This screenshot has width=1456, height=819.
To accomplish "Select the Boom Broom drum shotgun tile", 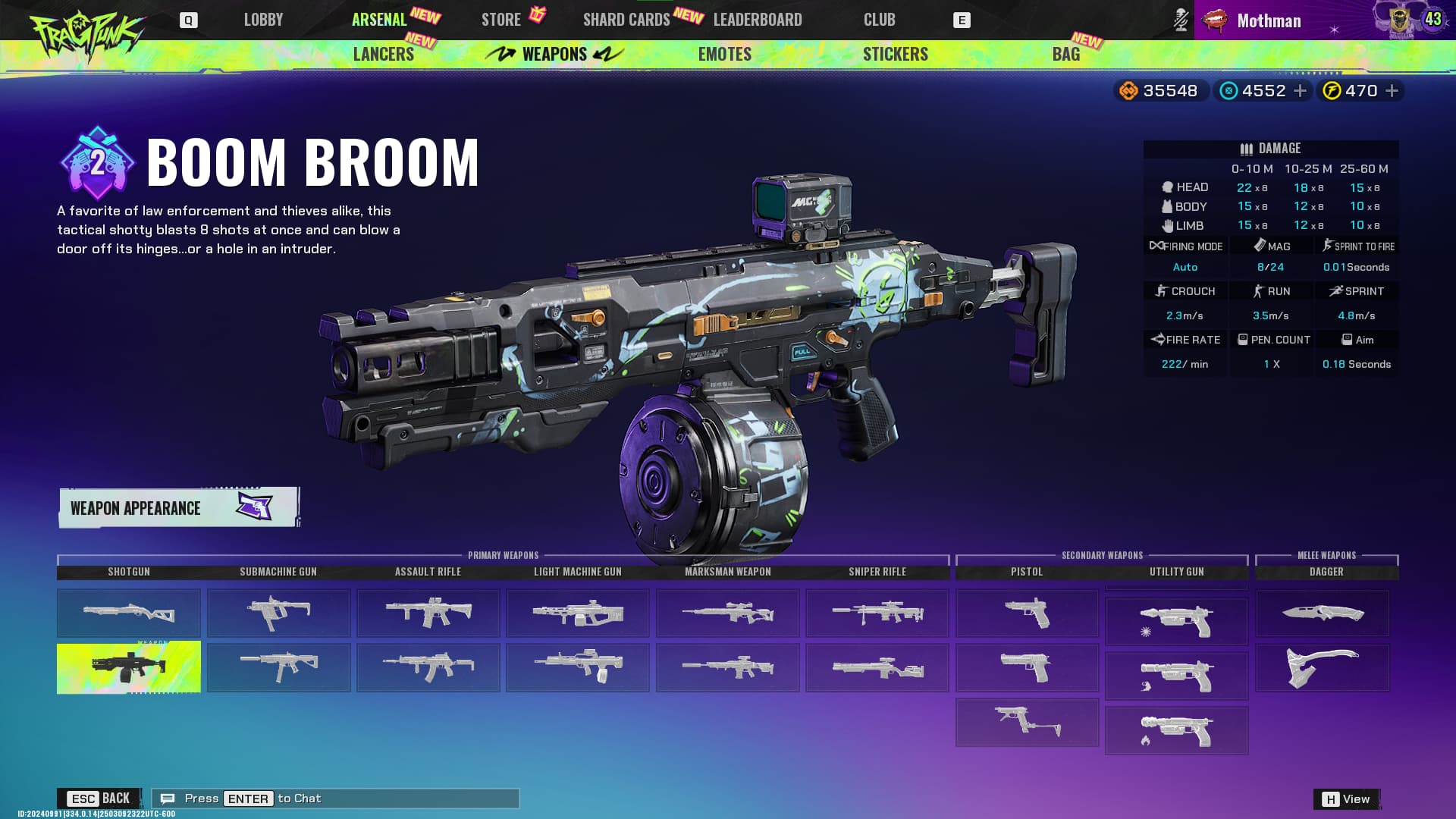I will pyautogui.click(x=129, y=667).
